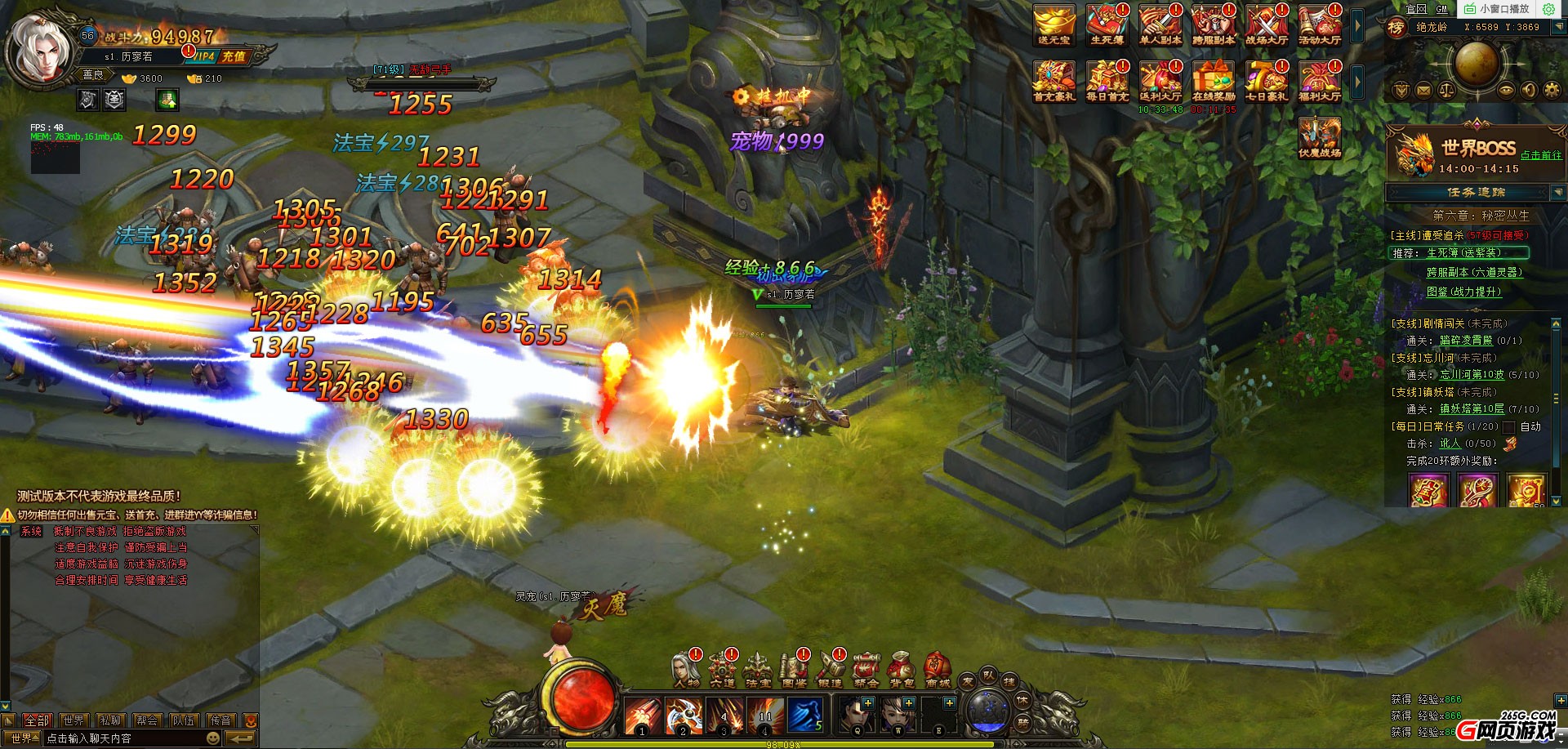The width and height of the screenshot is (1568, 749).
Task: Claim the 在线奖励 online reward gift box
Action: coord(1213,82)
